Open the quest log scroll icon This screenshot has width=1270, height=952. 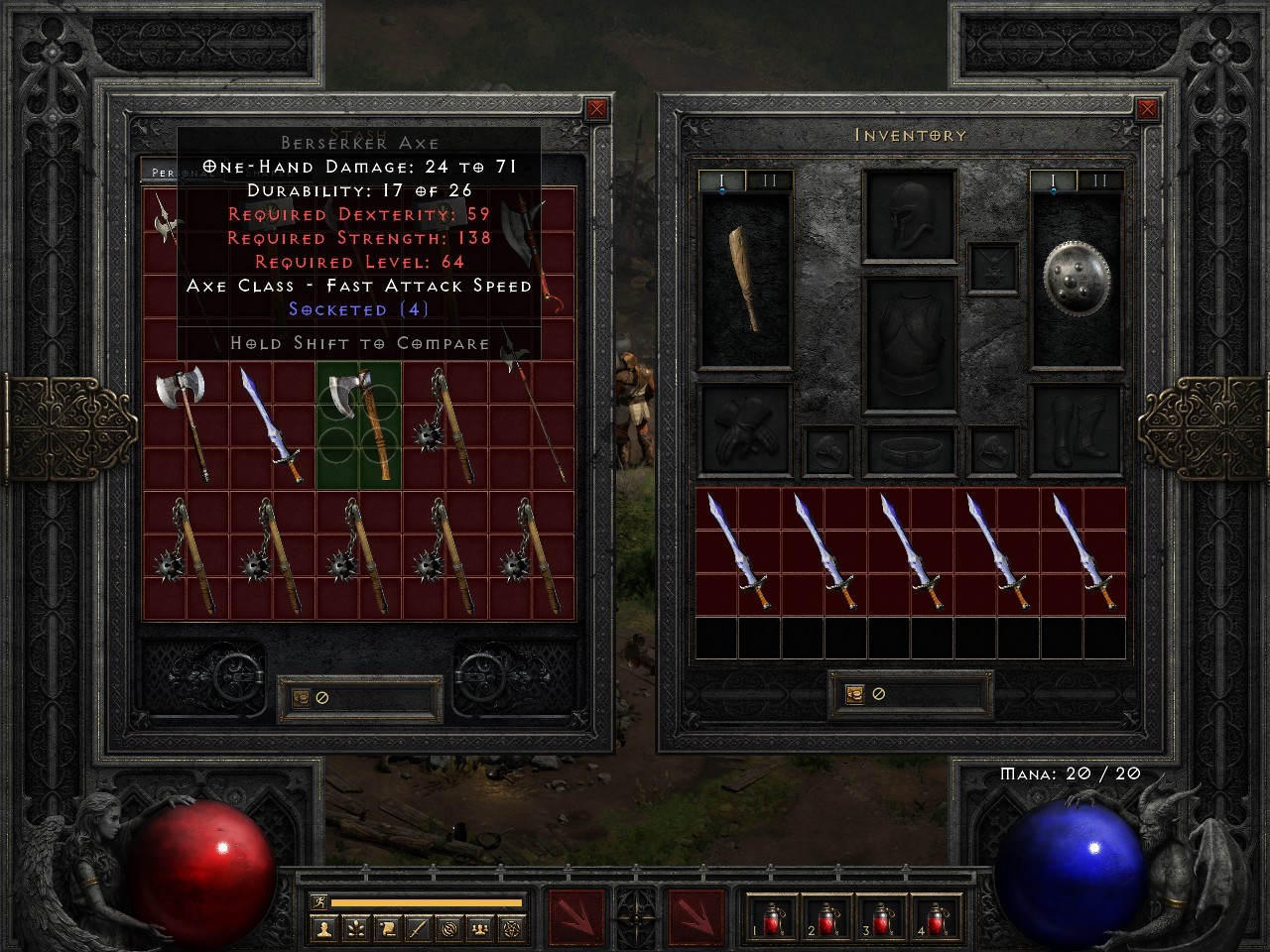pyautogui.click(x=386, y=930)
